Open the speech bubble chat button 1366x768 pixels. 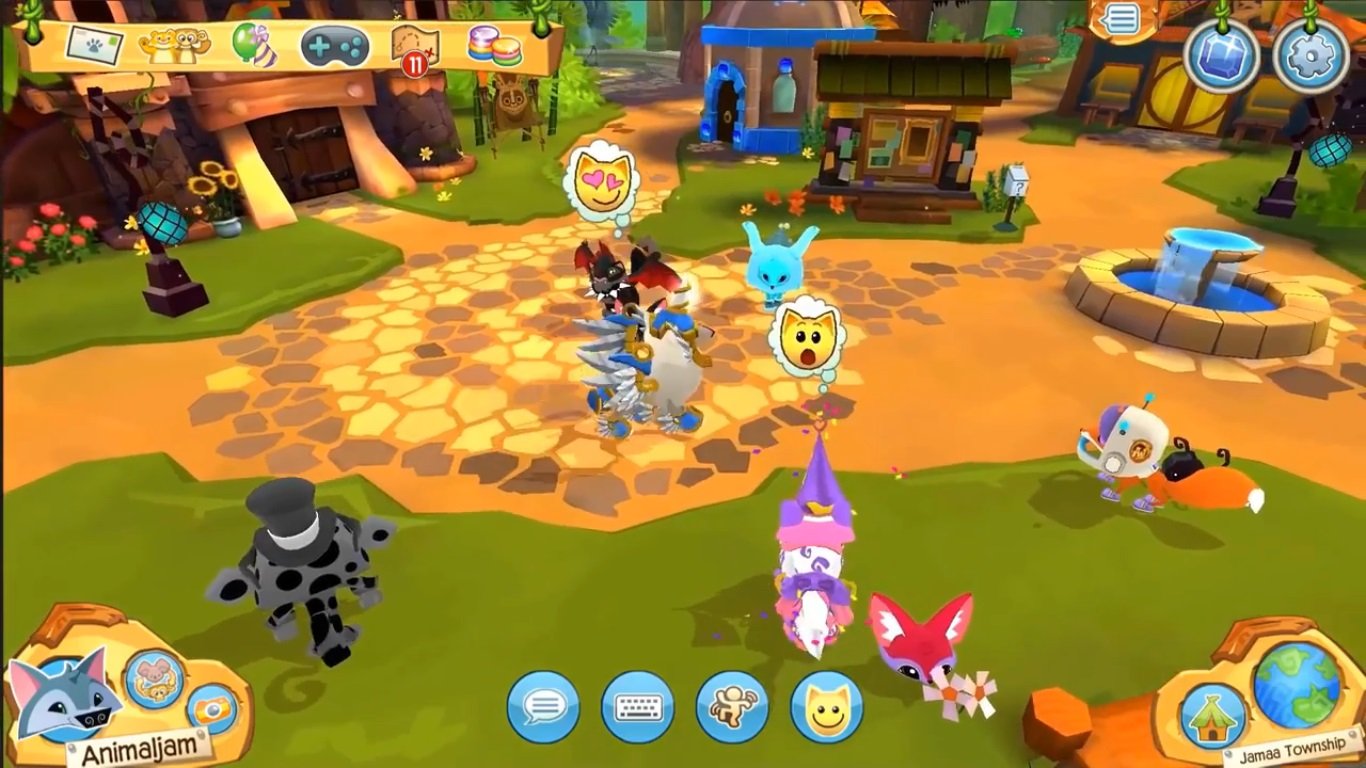pyautogui.click(x=543, y=707)
